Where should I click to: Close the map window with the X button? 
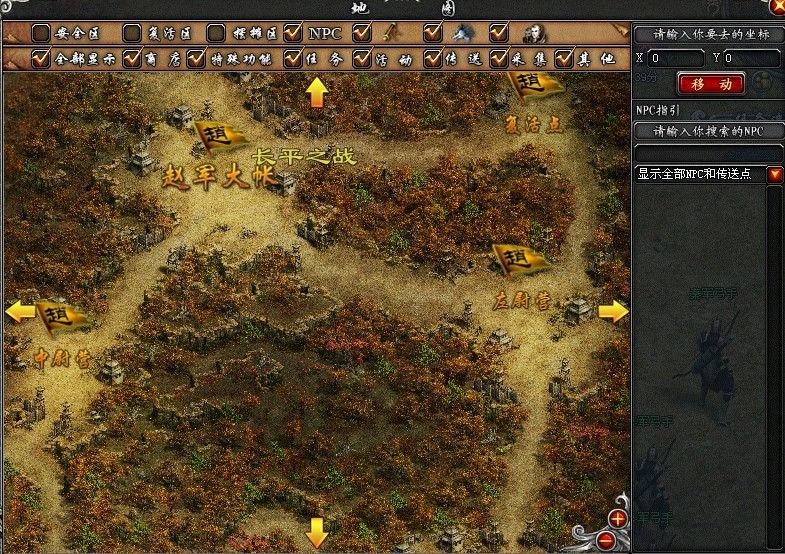coord(777,6)
